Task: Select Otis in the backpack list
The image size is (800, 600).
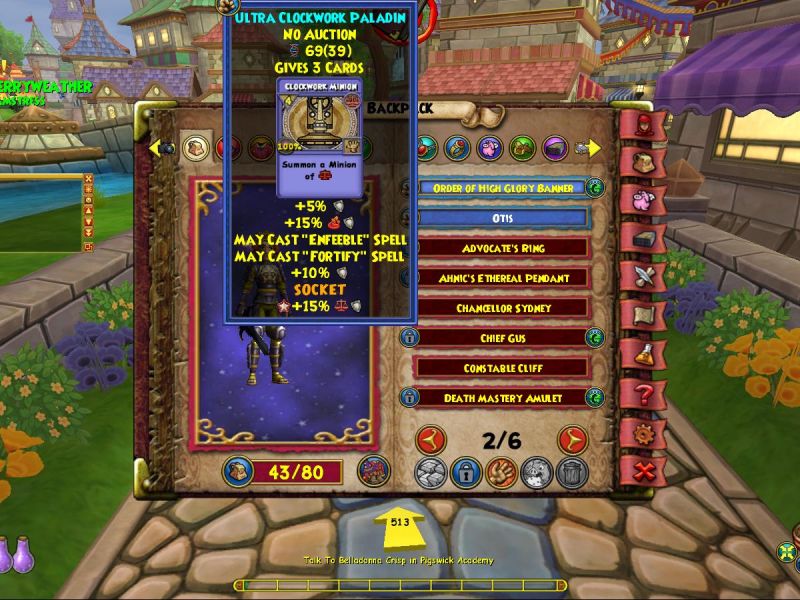Action: [x=503, y=217]
